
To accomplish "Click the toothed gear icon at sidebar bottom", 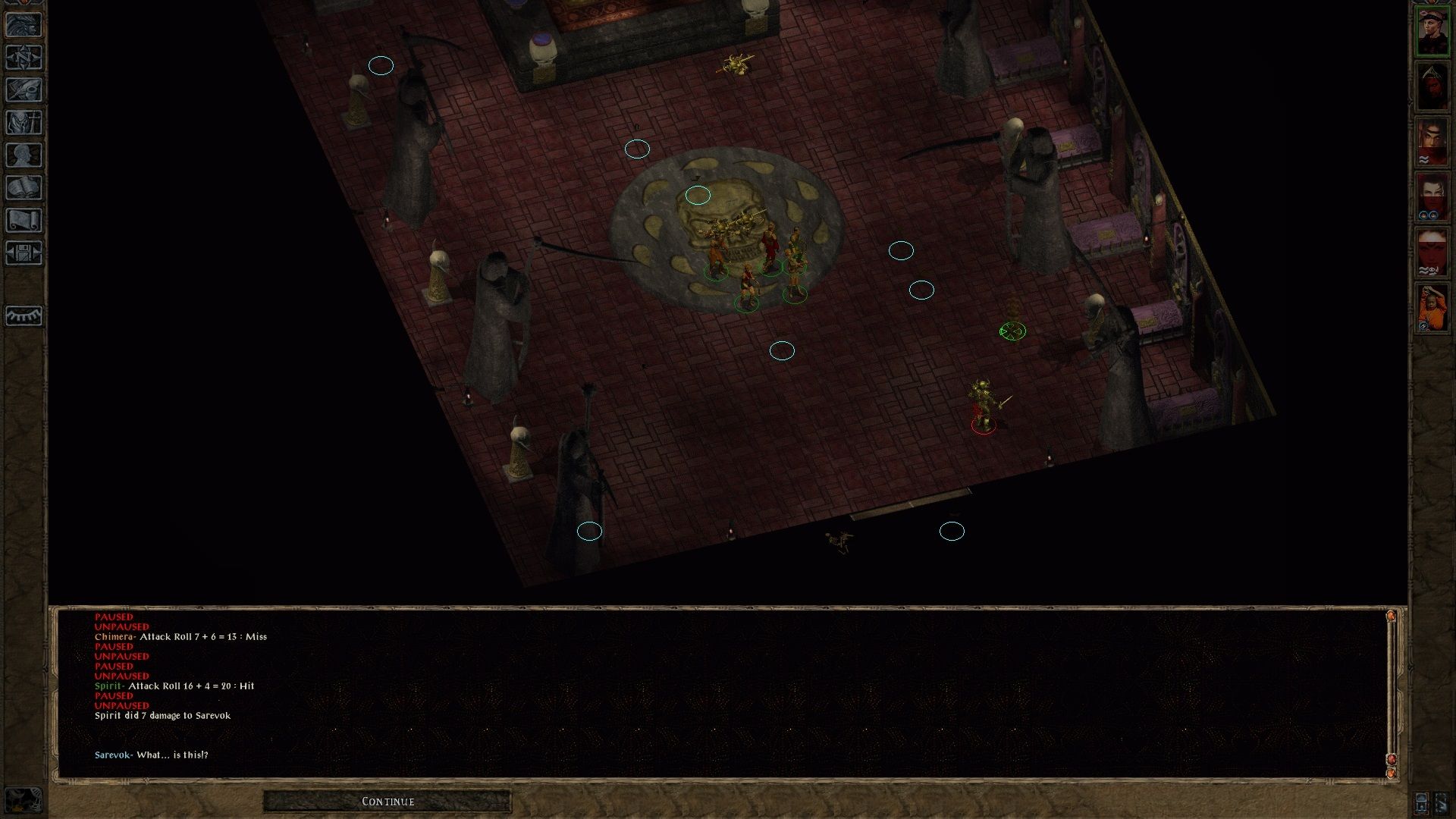I will 25,316.
